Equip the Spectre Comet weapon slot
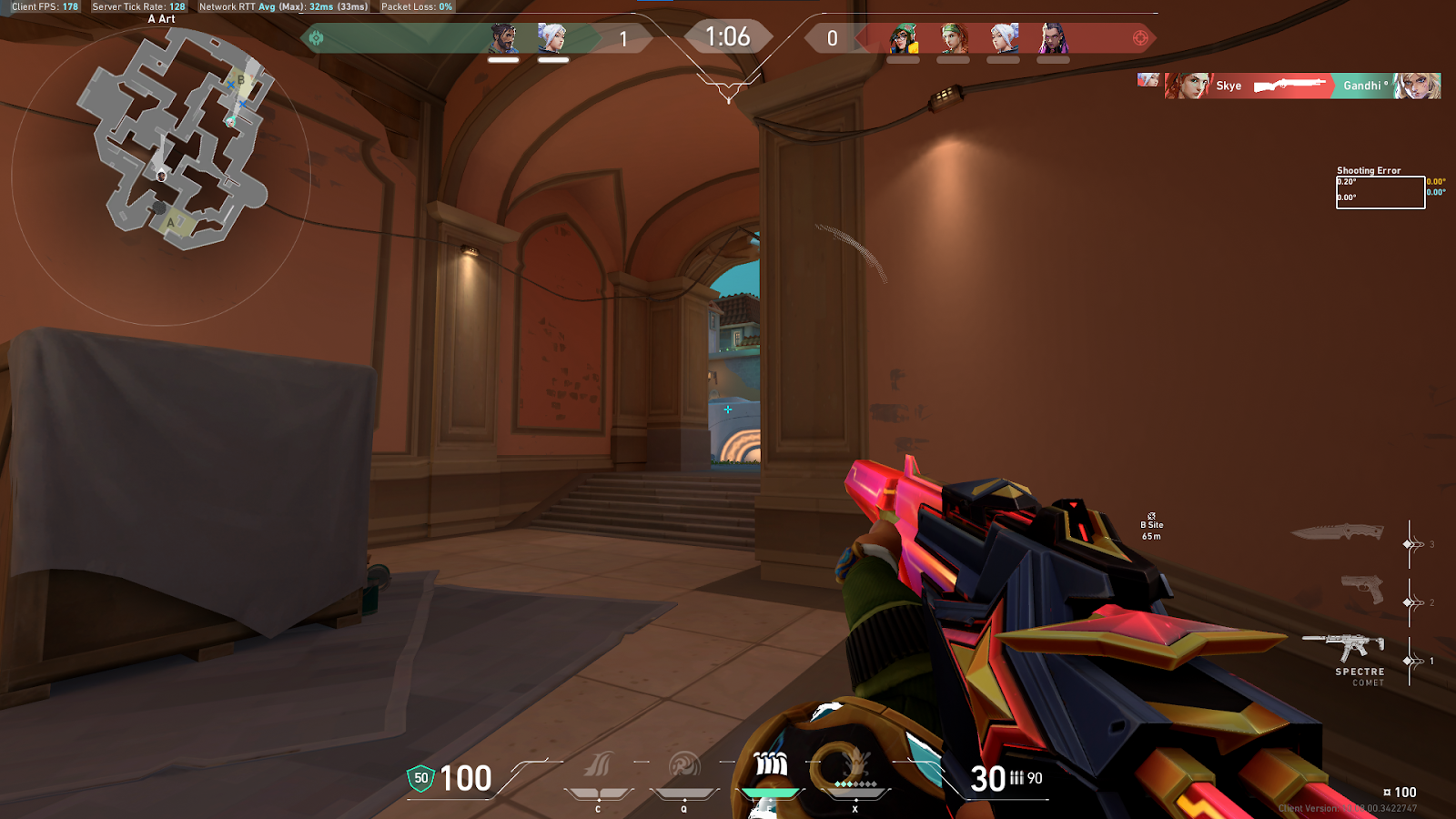Screen dimensions: 1456x819 click(x=1345, y=647)
